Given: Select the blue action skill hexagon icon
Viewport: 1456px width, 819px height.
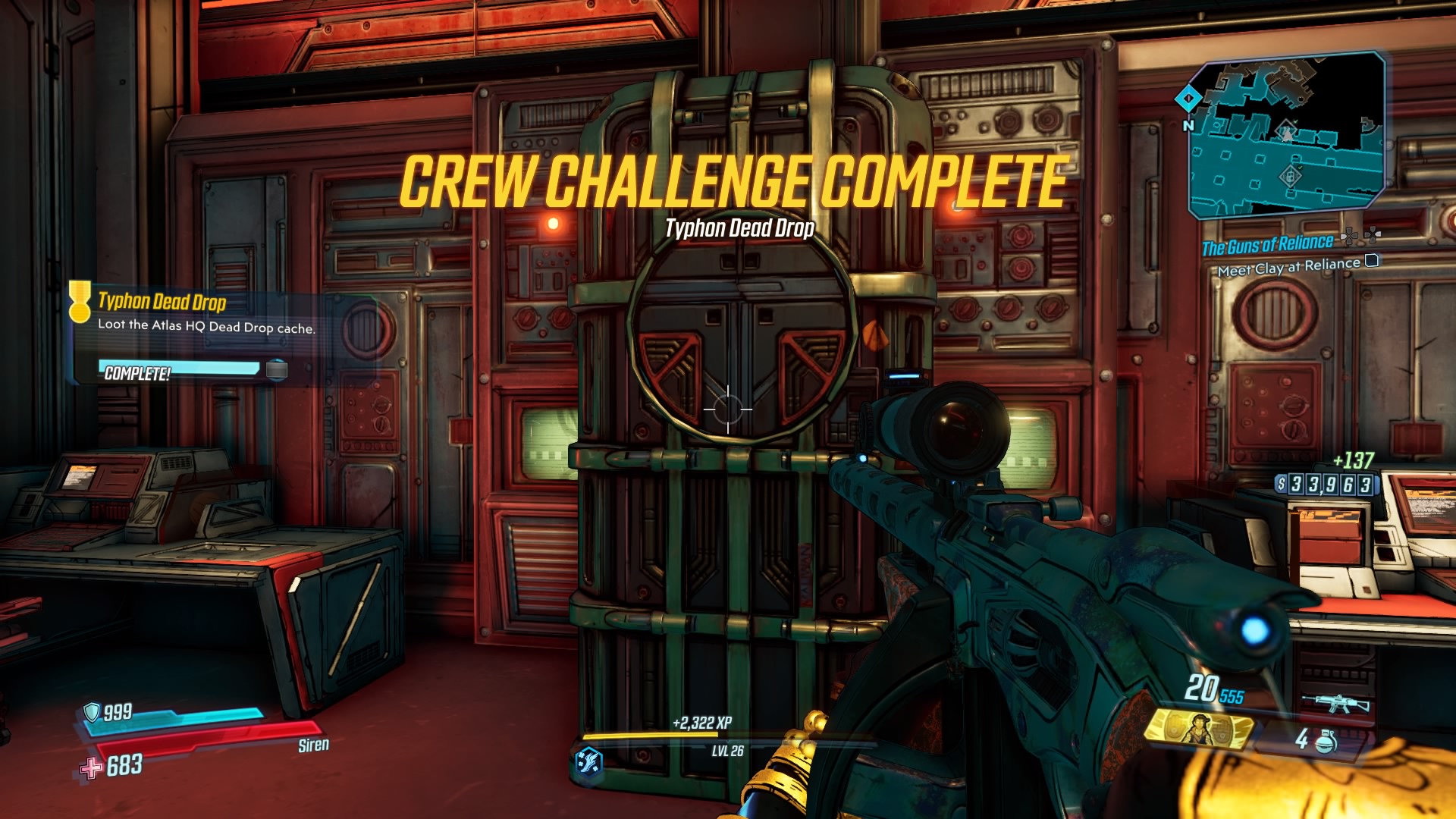Looking at the screenshot, I should click(588, 761).
